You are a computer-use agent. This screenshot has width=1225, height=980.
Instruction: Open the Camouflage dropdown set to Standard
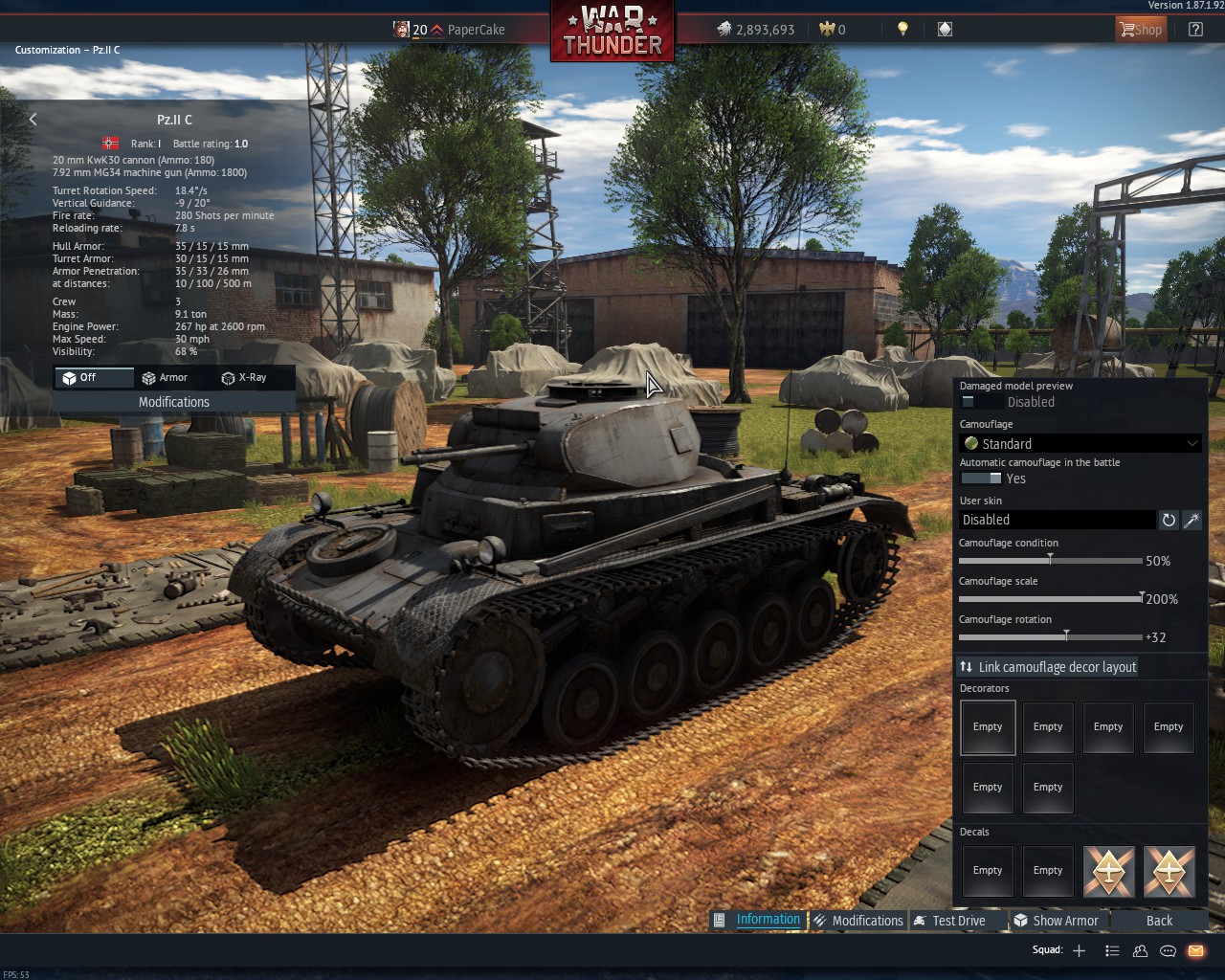[1080, 444]
